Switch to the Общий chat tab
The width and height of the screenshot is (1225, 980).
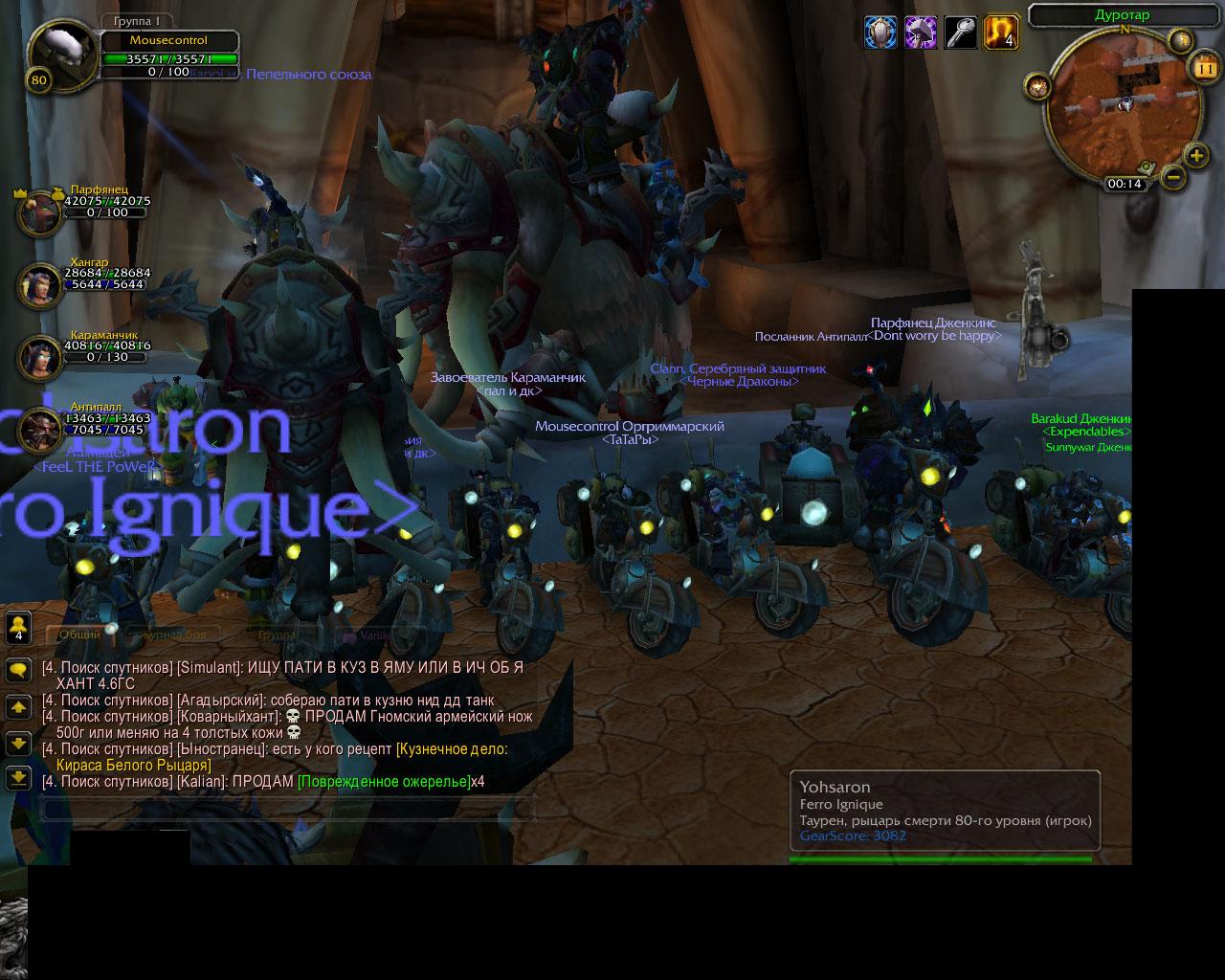pos(80,635)
